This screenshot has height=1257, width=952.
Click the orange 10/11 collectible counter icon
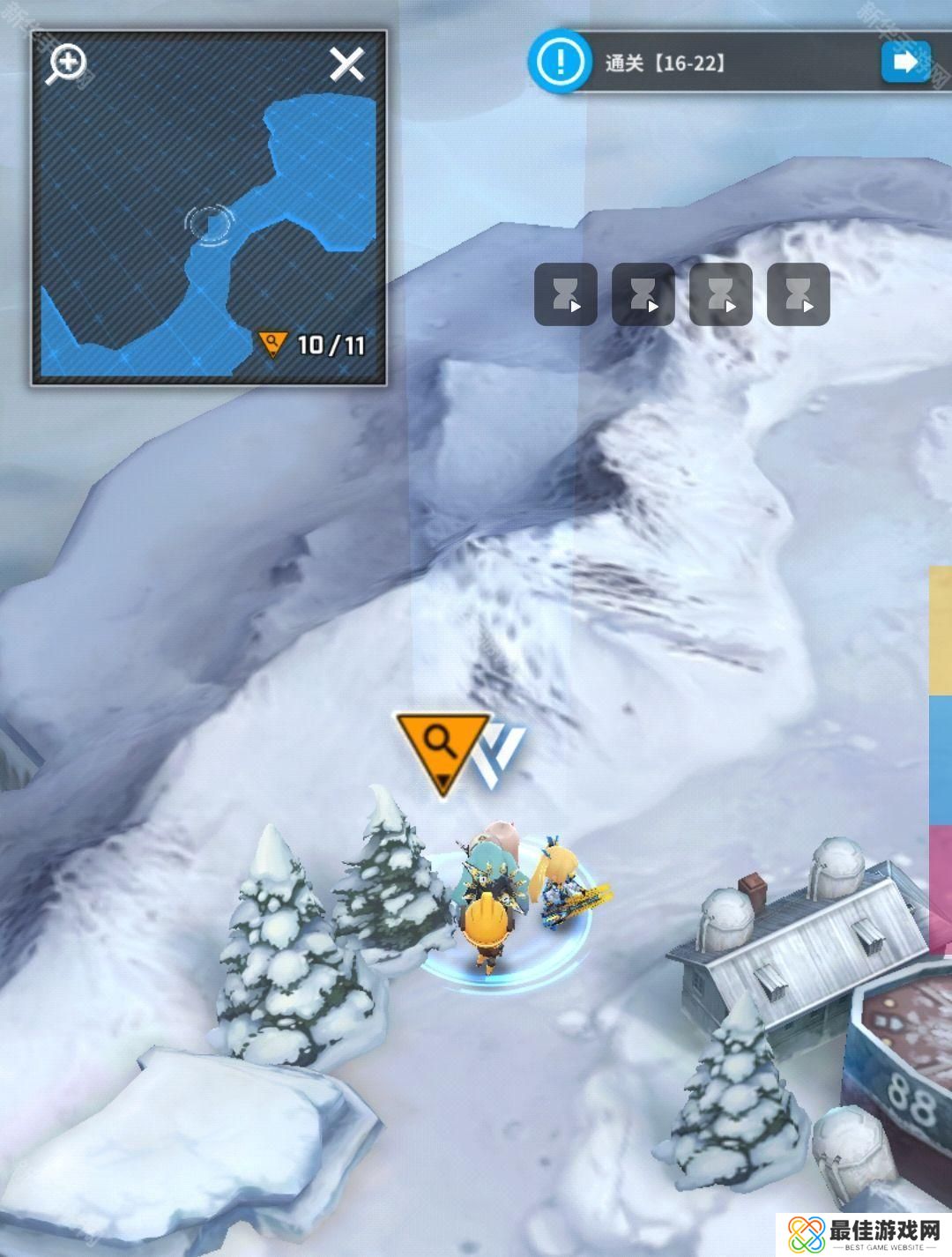coord(272,344)
